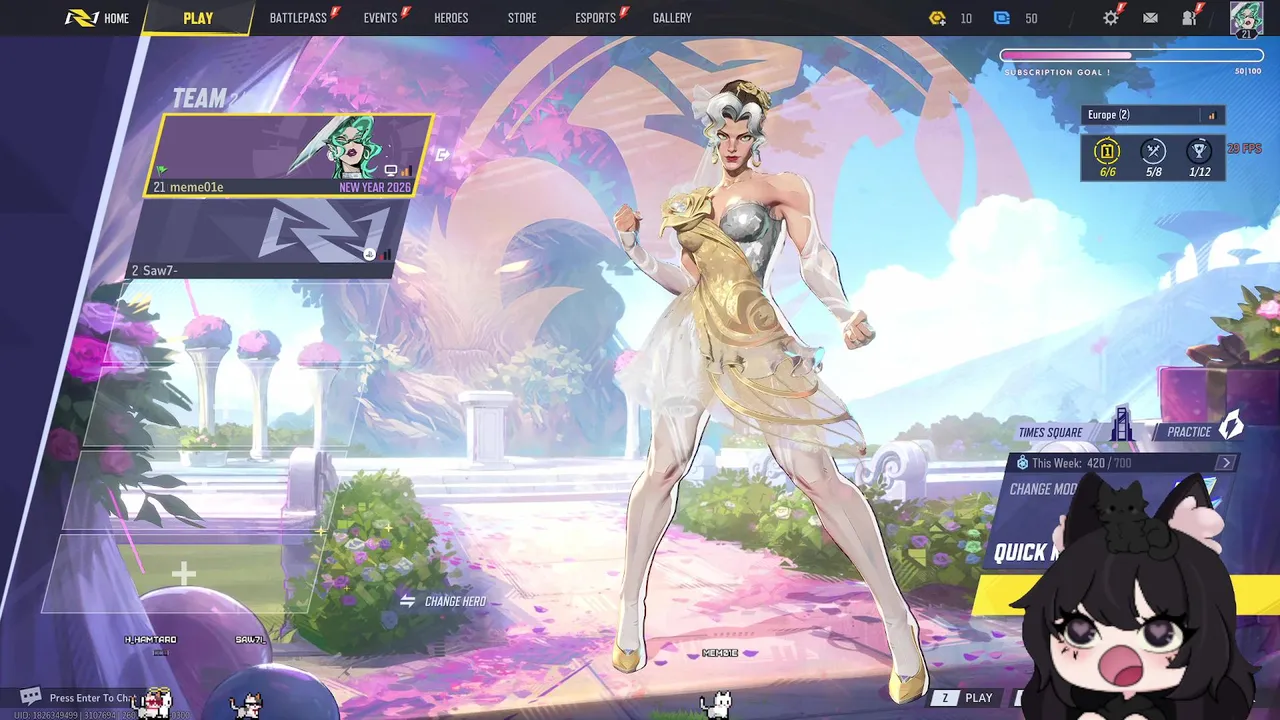The width and height of the screenshot is (1280, 720).
Task: Click the player profile avatar
Action: (x=1246, y=18)
